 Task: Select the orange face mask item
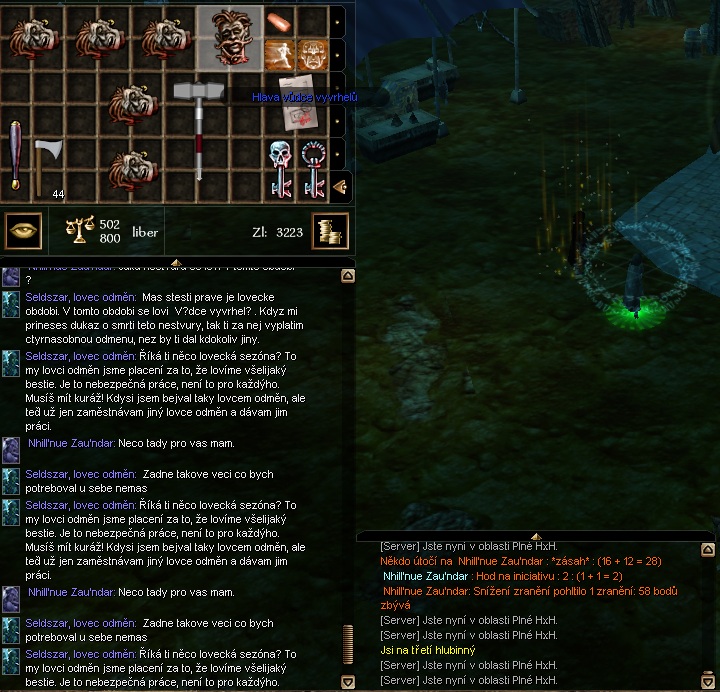(x=312, y=55)
